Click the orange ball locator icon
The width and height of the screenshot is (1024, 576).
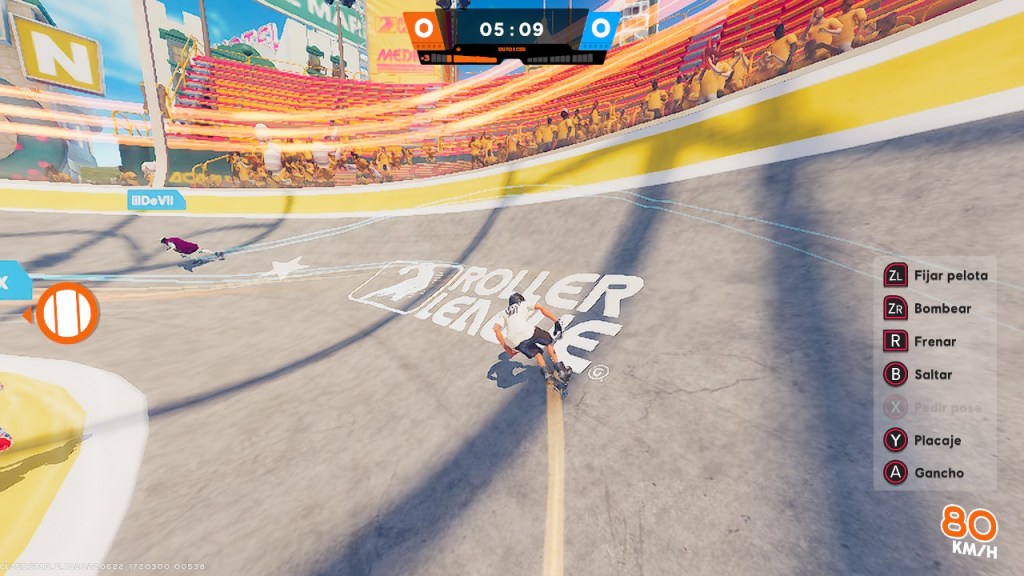(67, 313)
